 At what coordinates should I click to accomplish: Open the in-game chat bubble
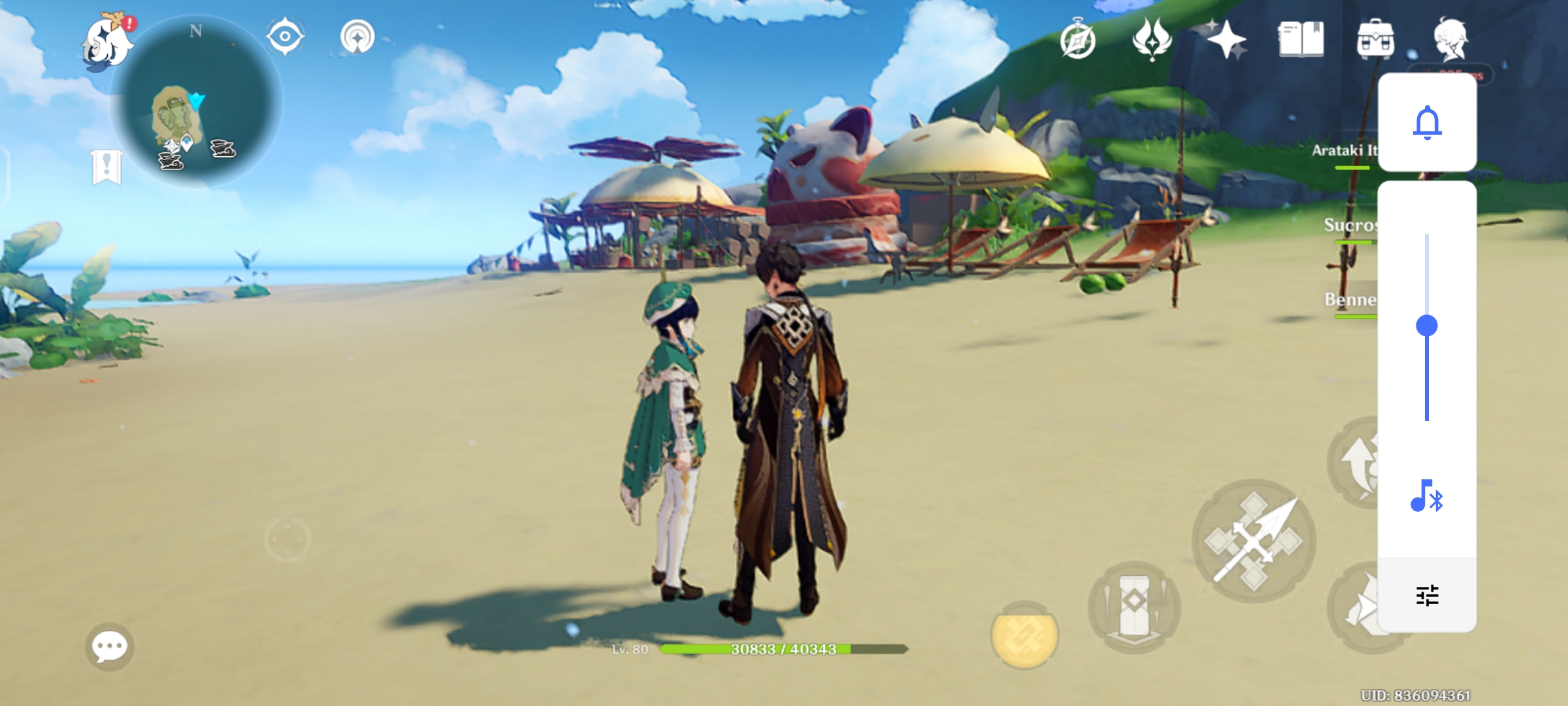(x=110, y=645)
